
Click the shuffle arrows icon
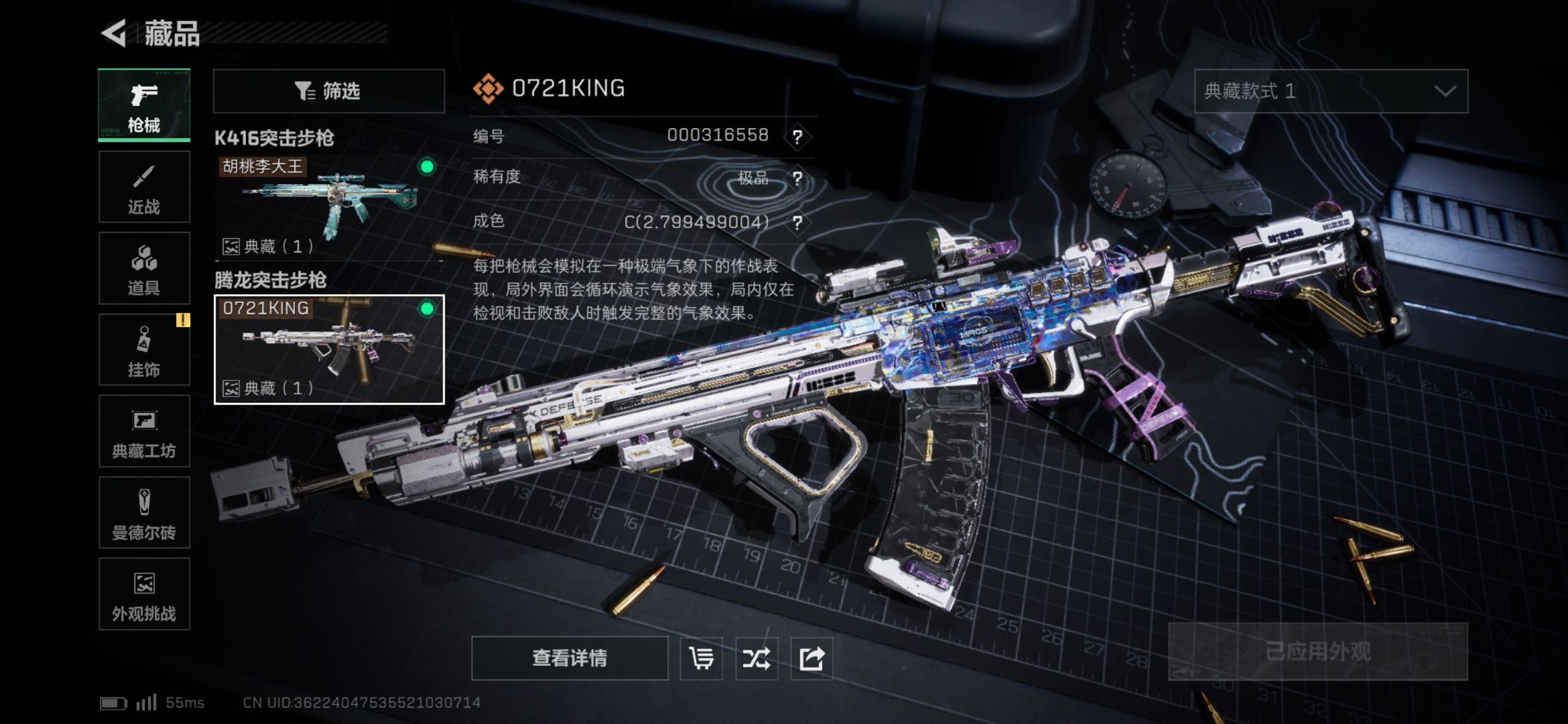tap(756, 658)
